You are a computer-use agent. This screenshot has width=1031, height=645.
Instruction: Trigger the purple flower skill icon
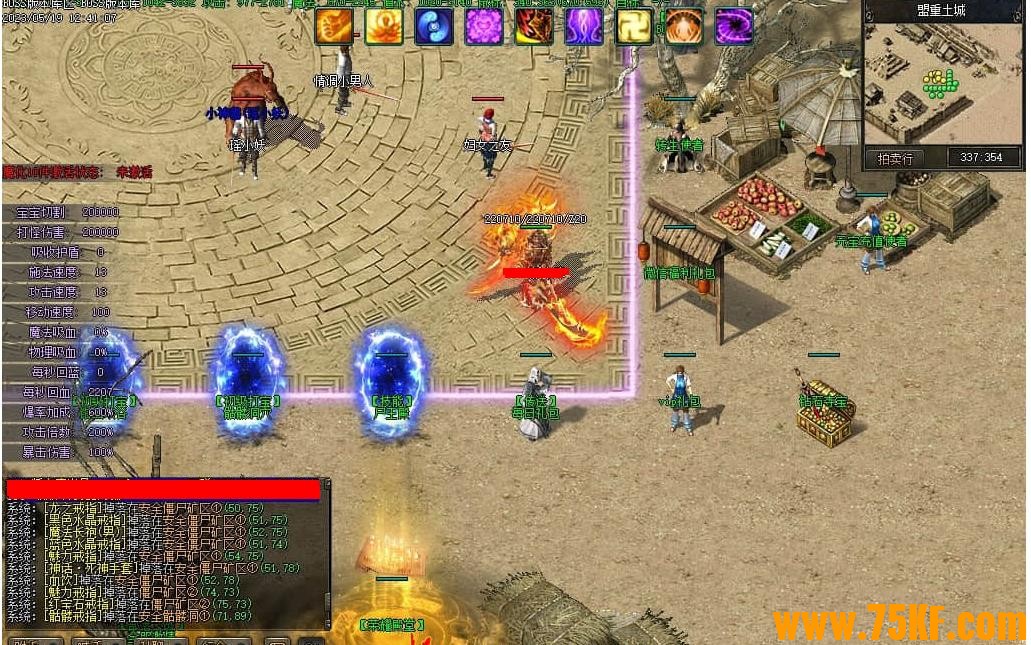[484, 27]
